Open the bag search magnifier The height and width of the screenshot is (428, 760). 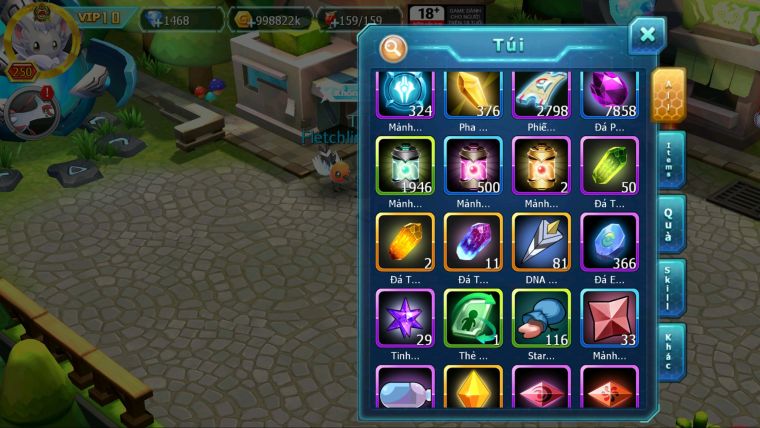coord(393,47)
